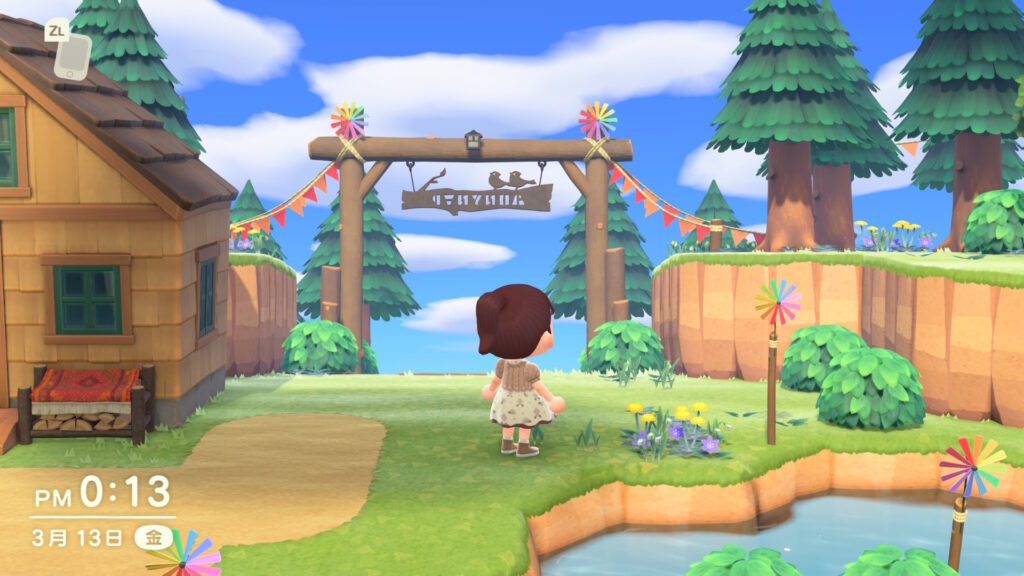Open the NookPhone smartphone icon
Viewport: 1024px width, 576px height.
pos(72,57)
